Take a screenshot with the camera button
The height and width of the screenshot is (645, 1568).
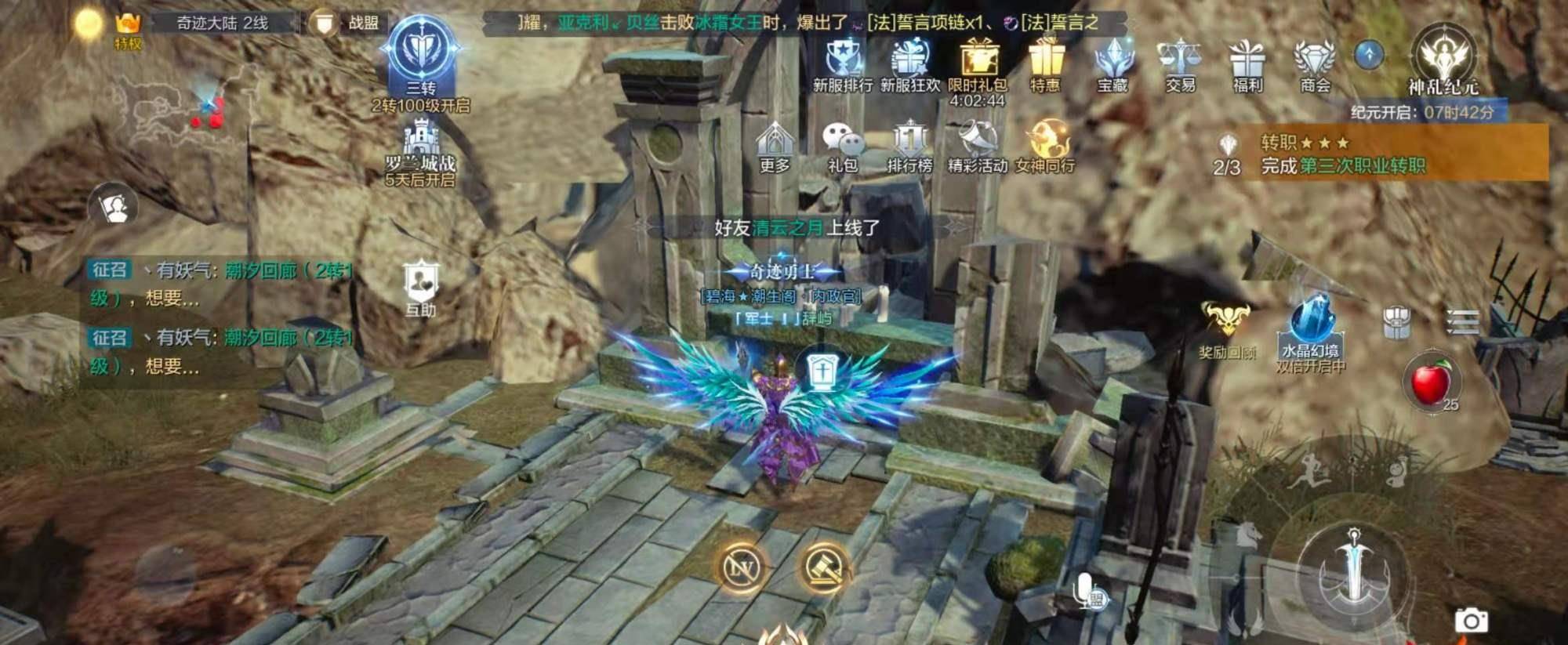coord(1472,620)
